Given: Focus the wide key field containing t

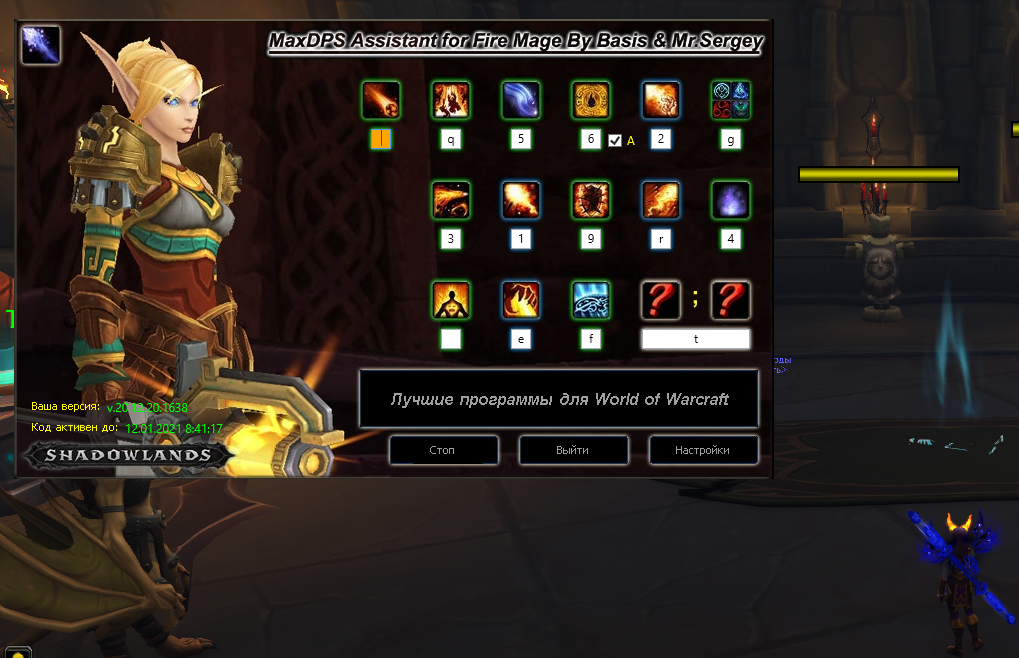Looking at the screenshot, I should [696, 339].
